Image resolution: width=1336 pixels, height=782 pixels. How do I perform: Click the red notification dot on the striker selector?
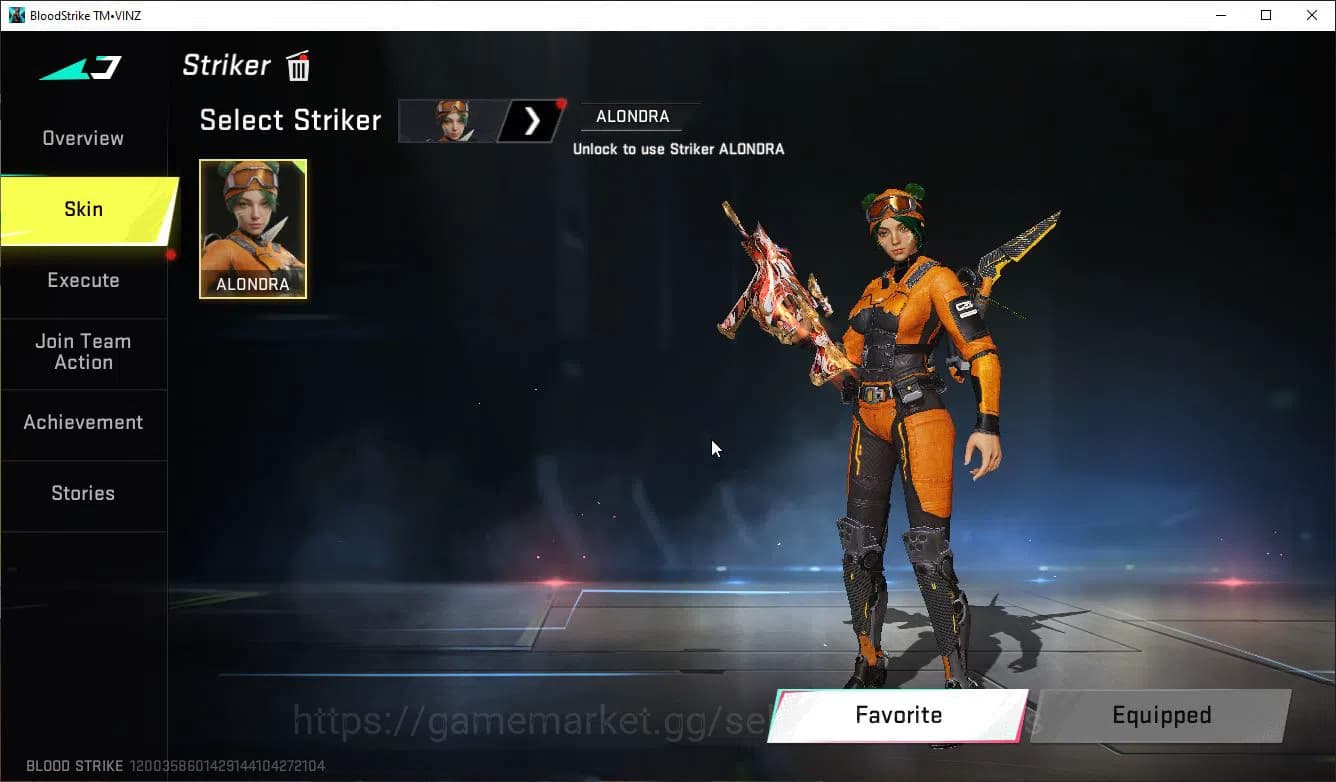tap(560, 102)
